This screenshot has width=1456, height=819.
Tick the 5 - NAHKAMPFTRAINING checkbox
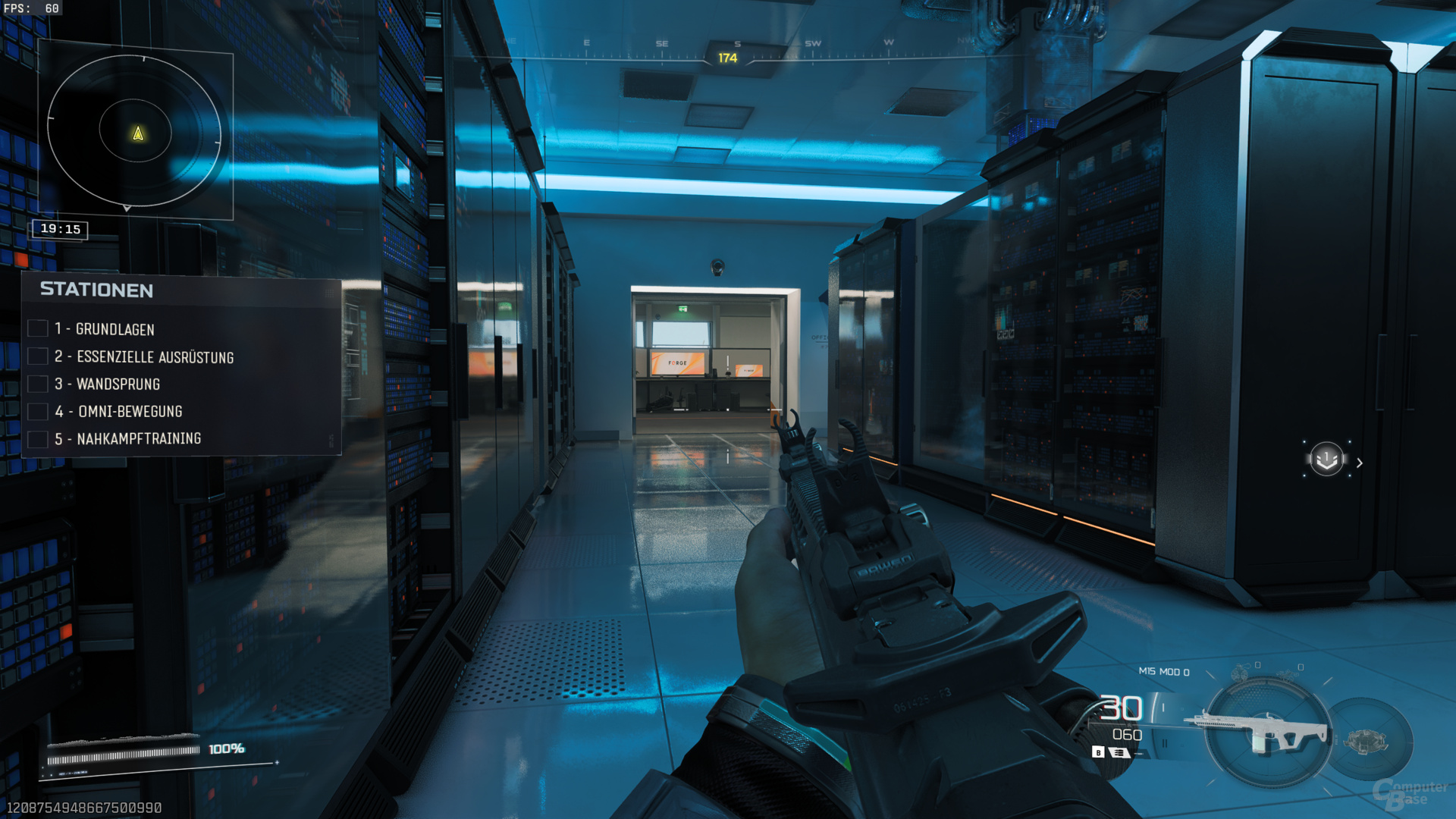coord(38,438)
